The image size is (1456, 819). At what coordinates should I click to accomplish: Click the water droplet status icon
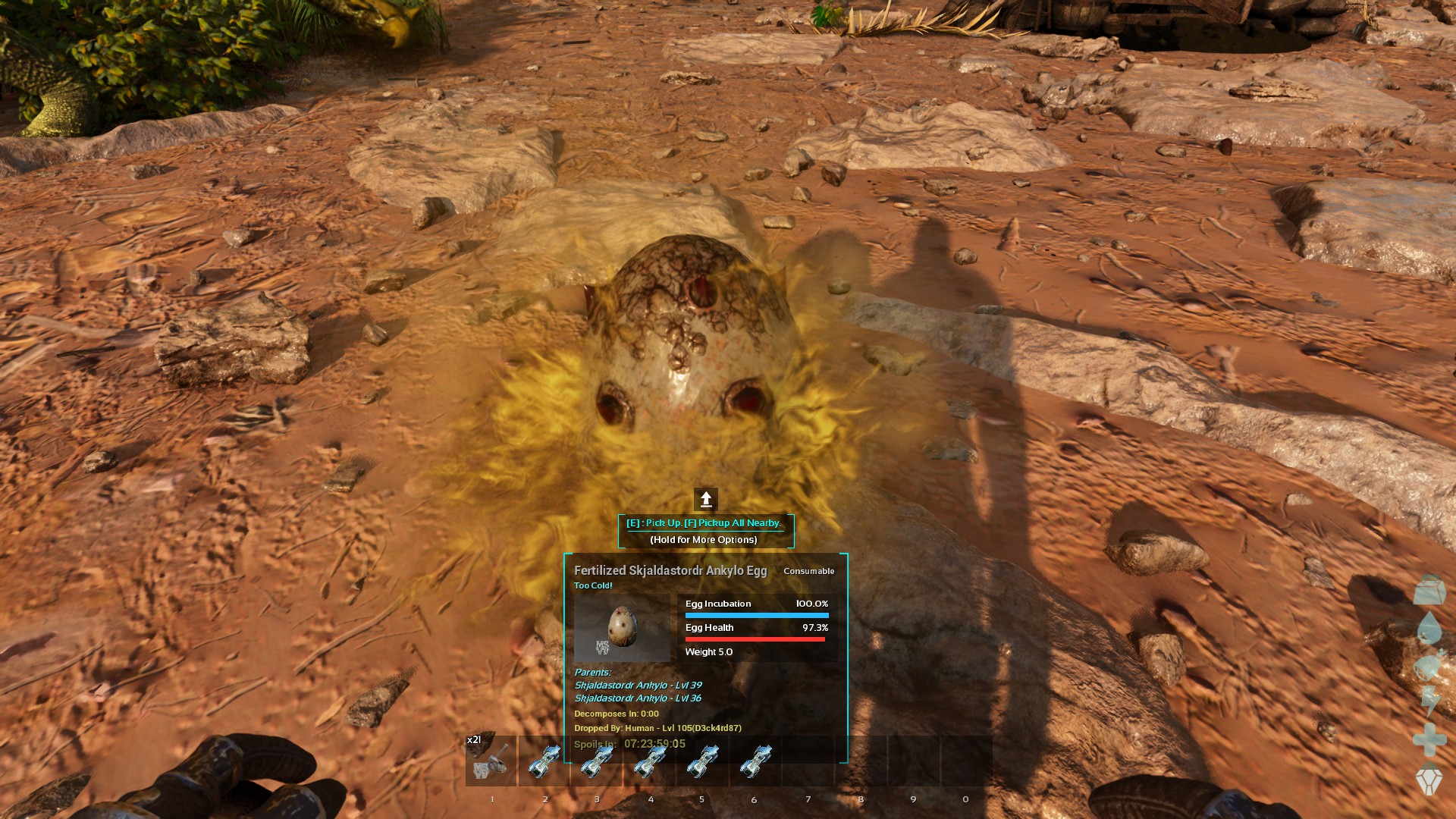(1429, 628)
